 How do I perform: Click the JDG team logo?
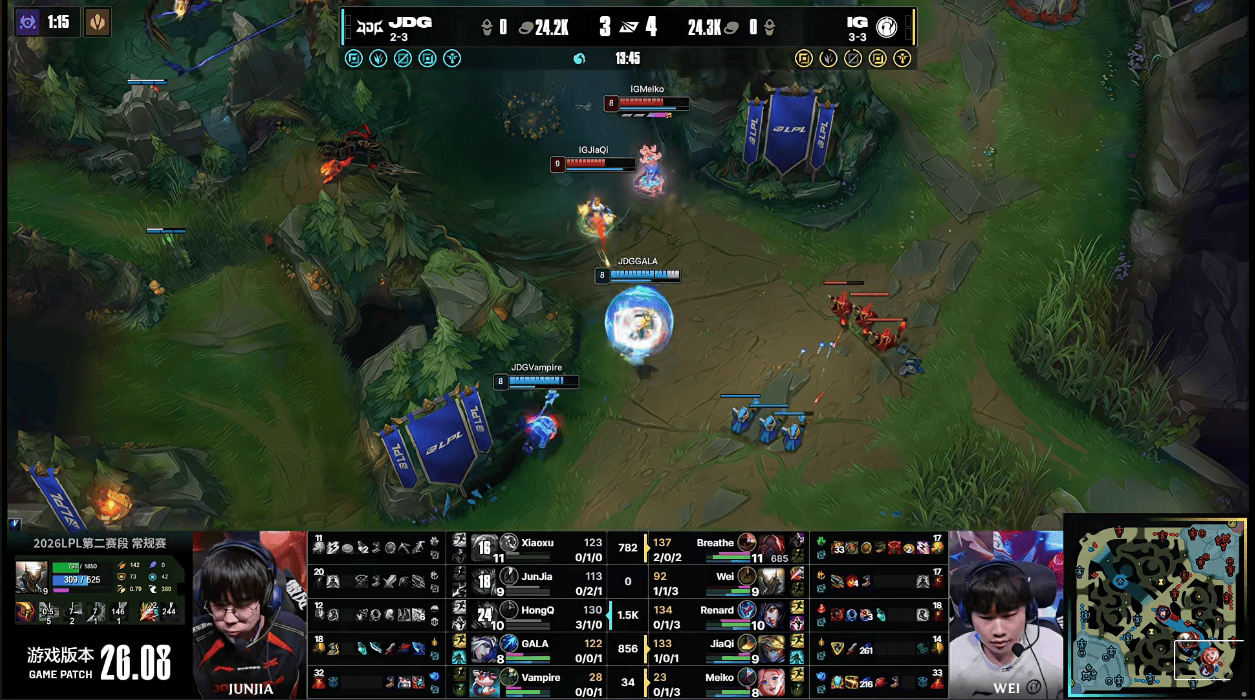pos(369,25)
